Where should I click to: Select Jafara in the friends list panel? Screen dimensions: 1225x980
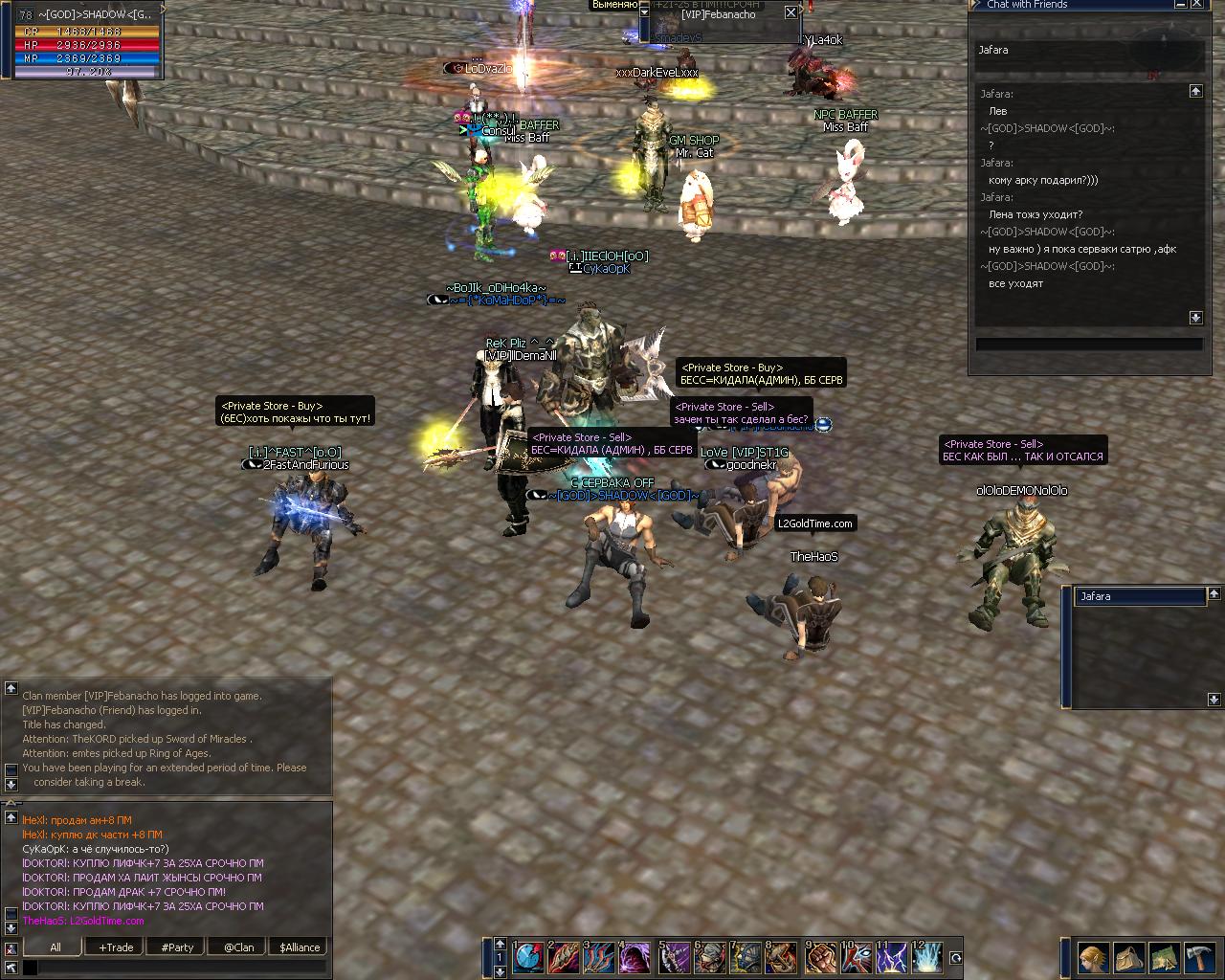[1139, 596]
